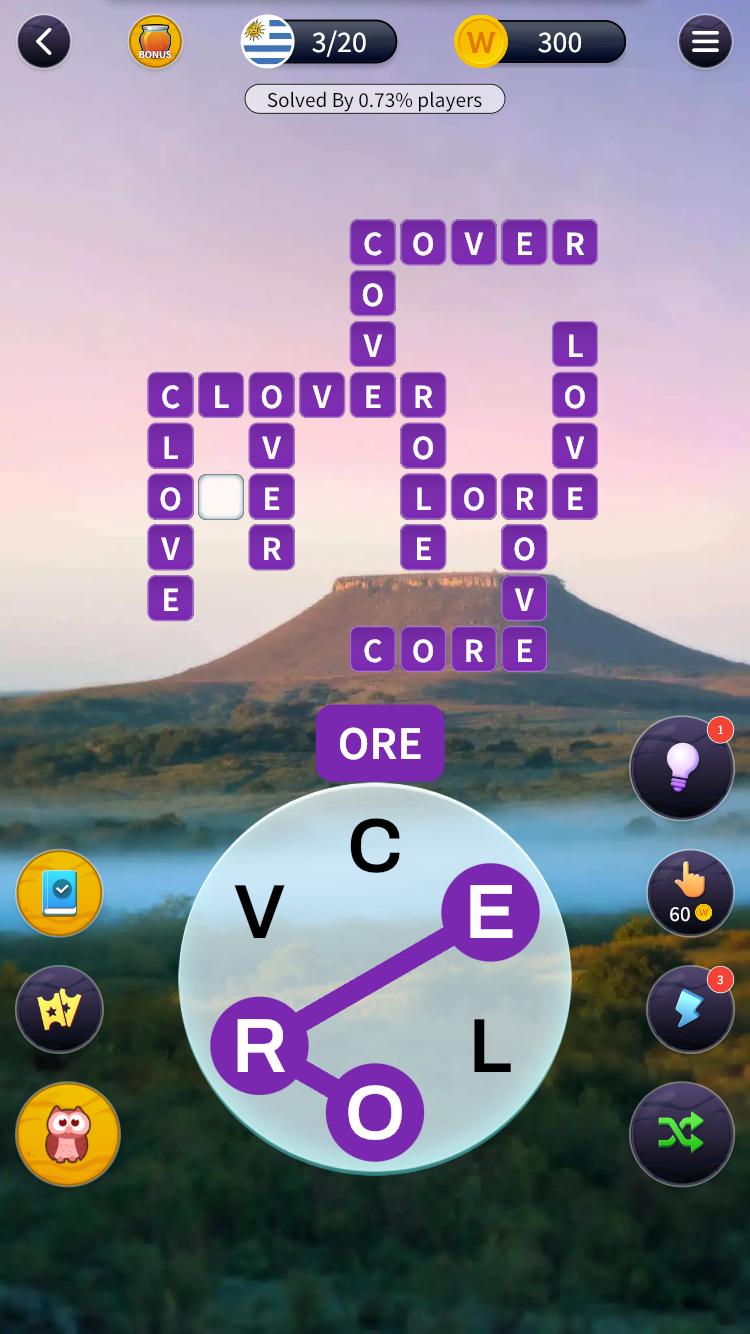The height and width of the screenshot is (1334, 750).
Task: Select letter L on the wheel
Action: [490, 1047]
